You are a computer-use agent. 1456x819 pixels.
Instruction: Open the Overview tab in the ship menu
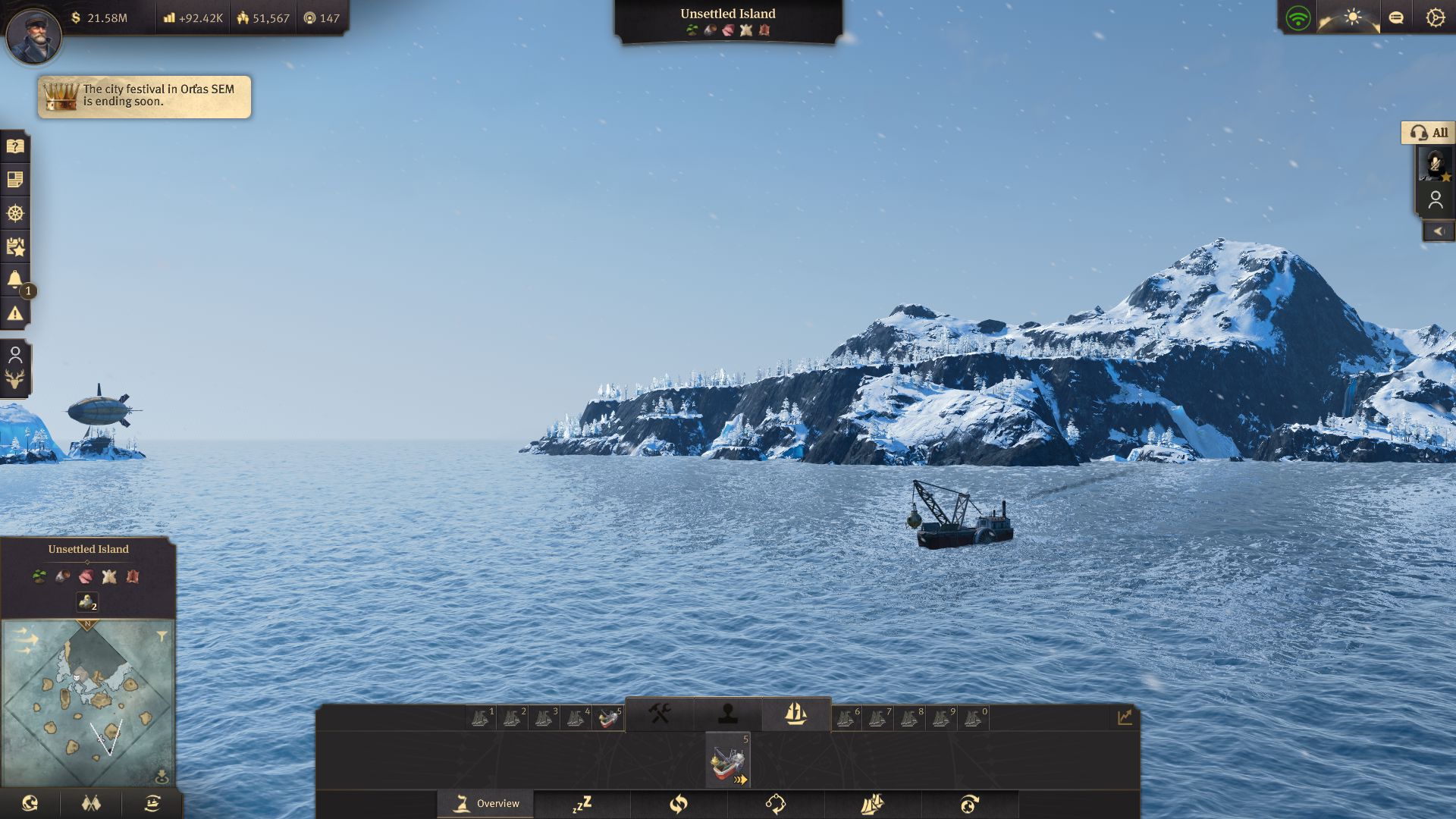[486, 804]
